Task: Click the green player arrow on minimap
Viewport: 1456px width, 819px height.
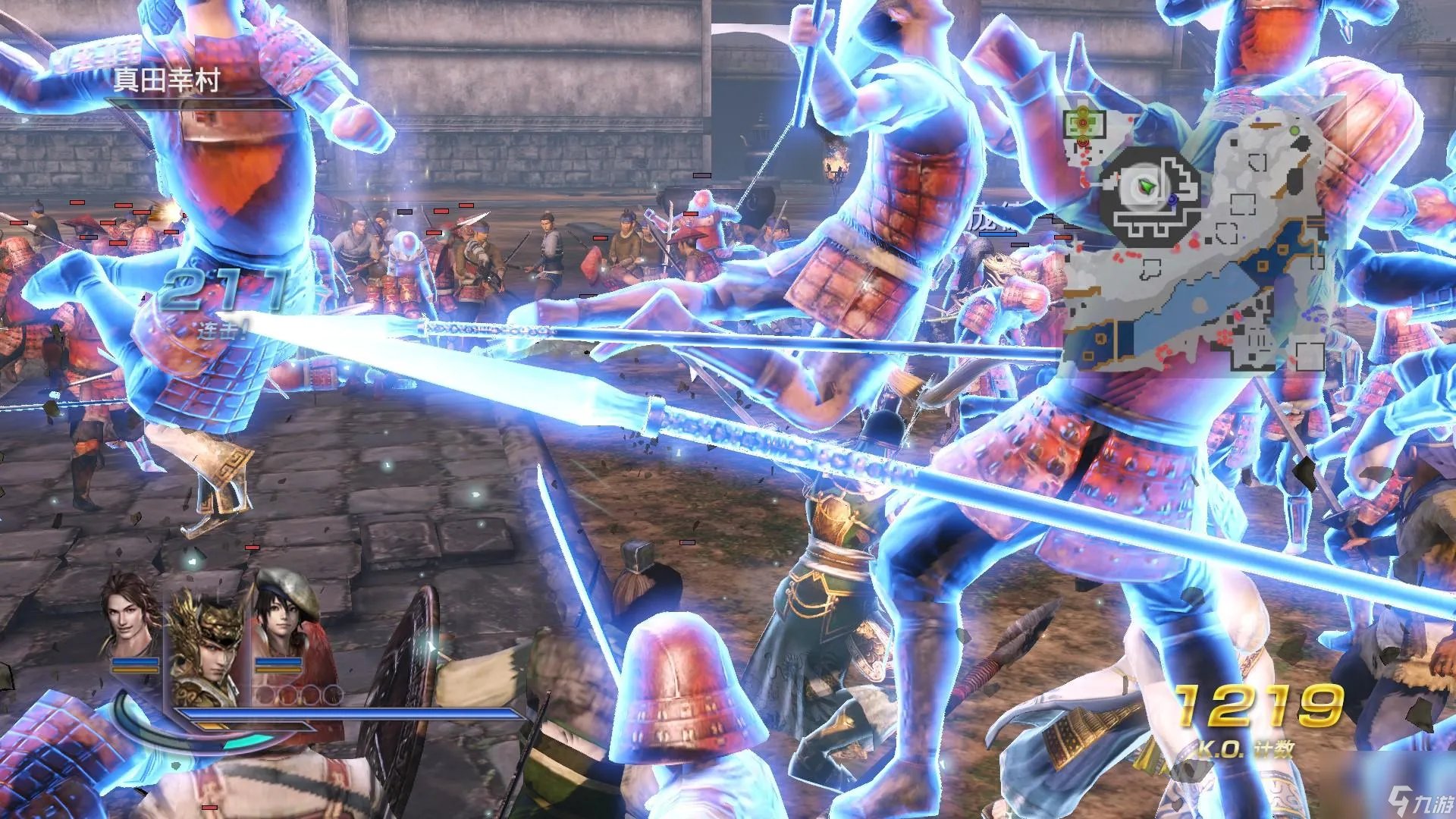Action: click(x=1147, y=185)
